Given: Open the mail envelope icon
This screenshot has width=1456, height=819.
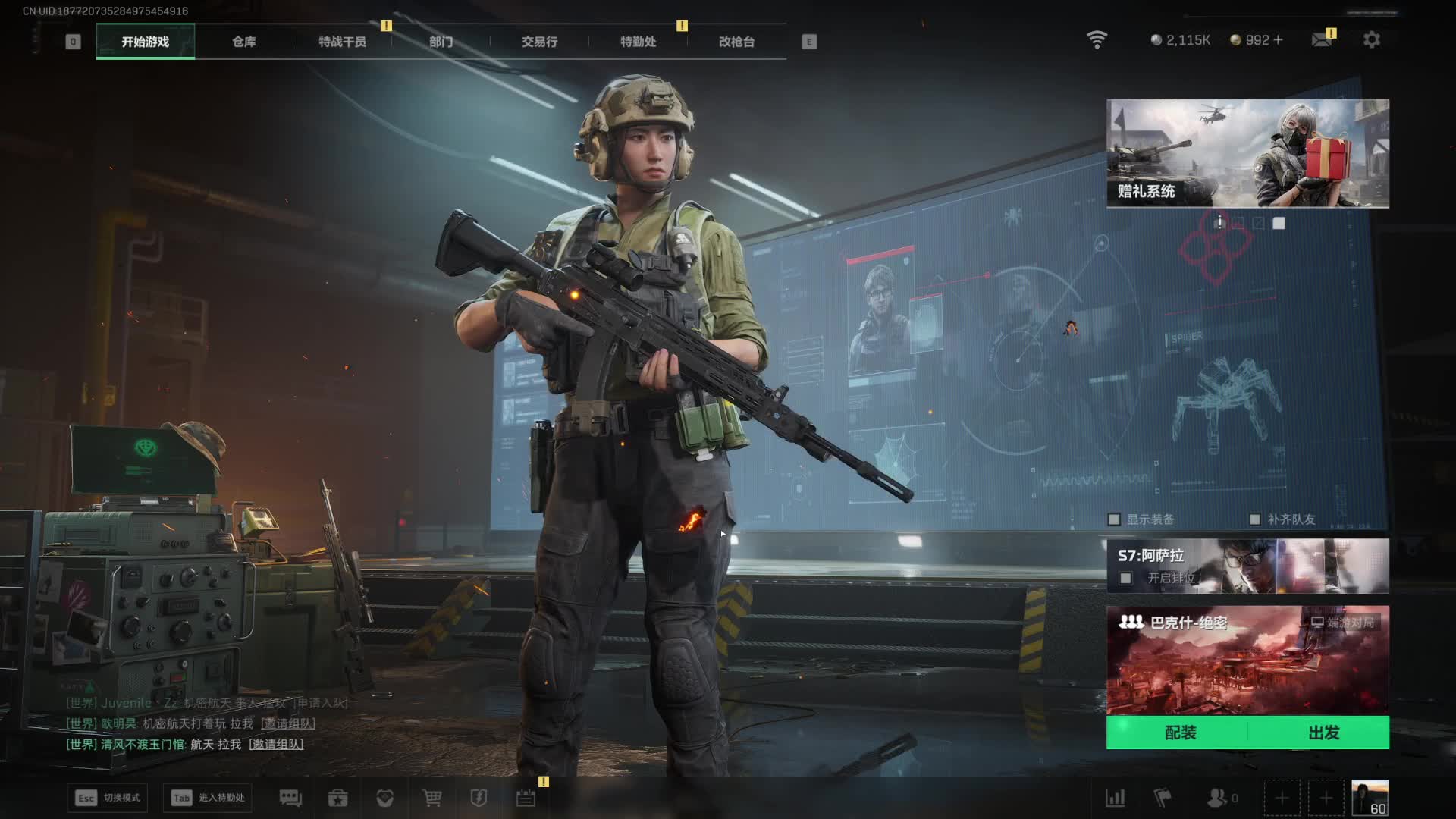Looking at the screenshot, I should click(x=1322, y=39).
